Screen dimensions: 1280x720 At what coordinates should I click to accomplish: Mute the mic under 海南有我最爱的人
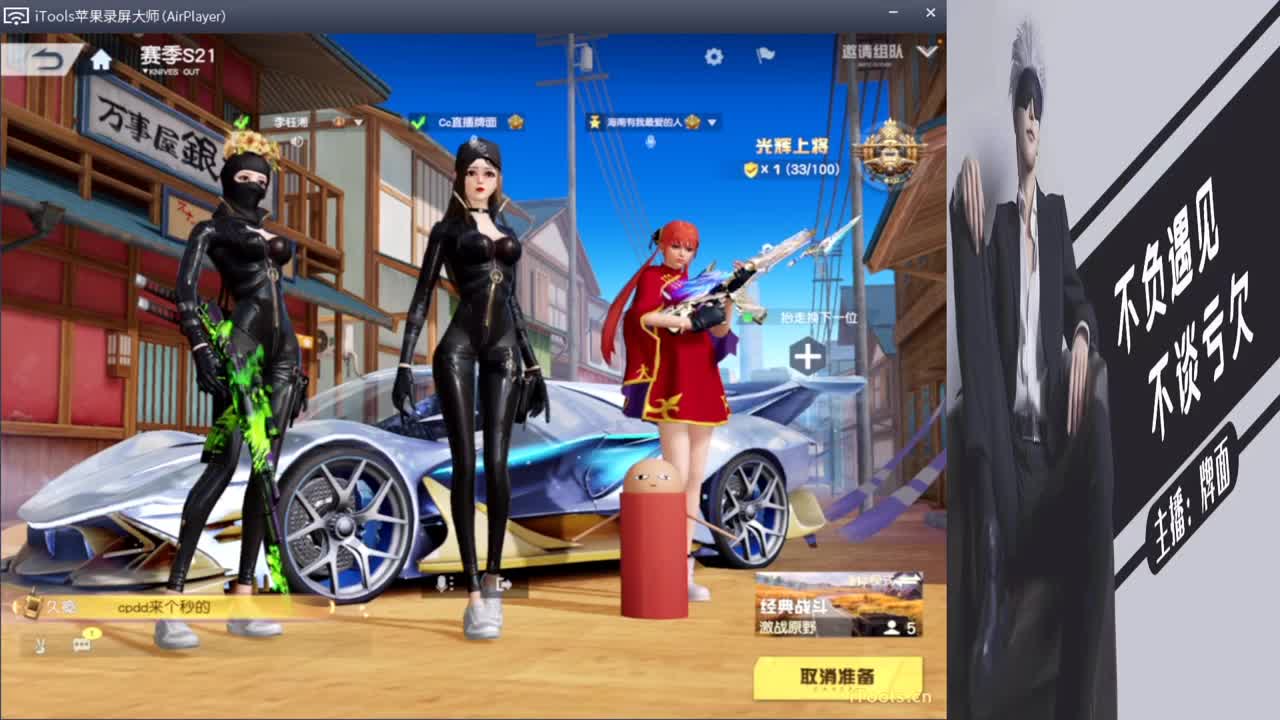(651, 142)
